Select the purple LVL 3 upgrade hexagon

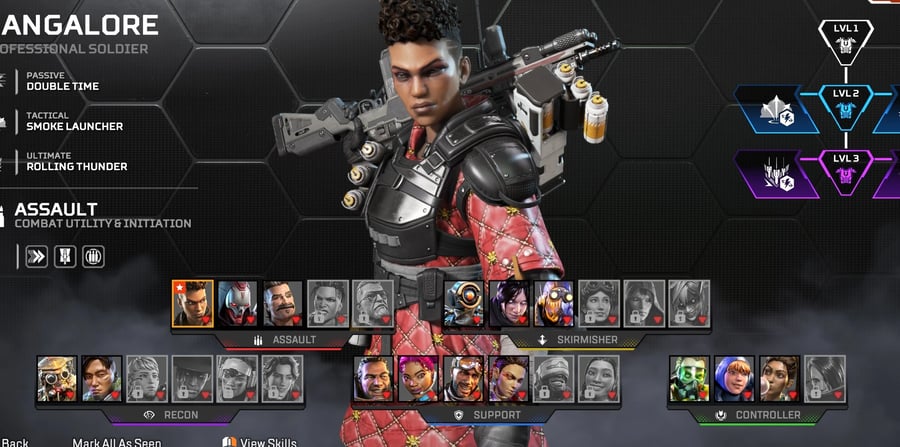pyautogui.click(x=846, y=172)
